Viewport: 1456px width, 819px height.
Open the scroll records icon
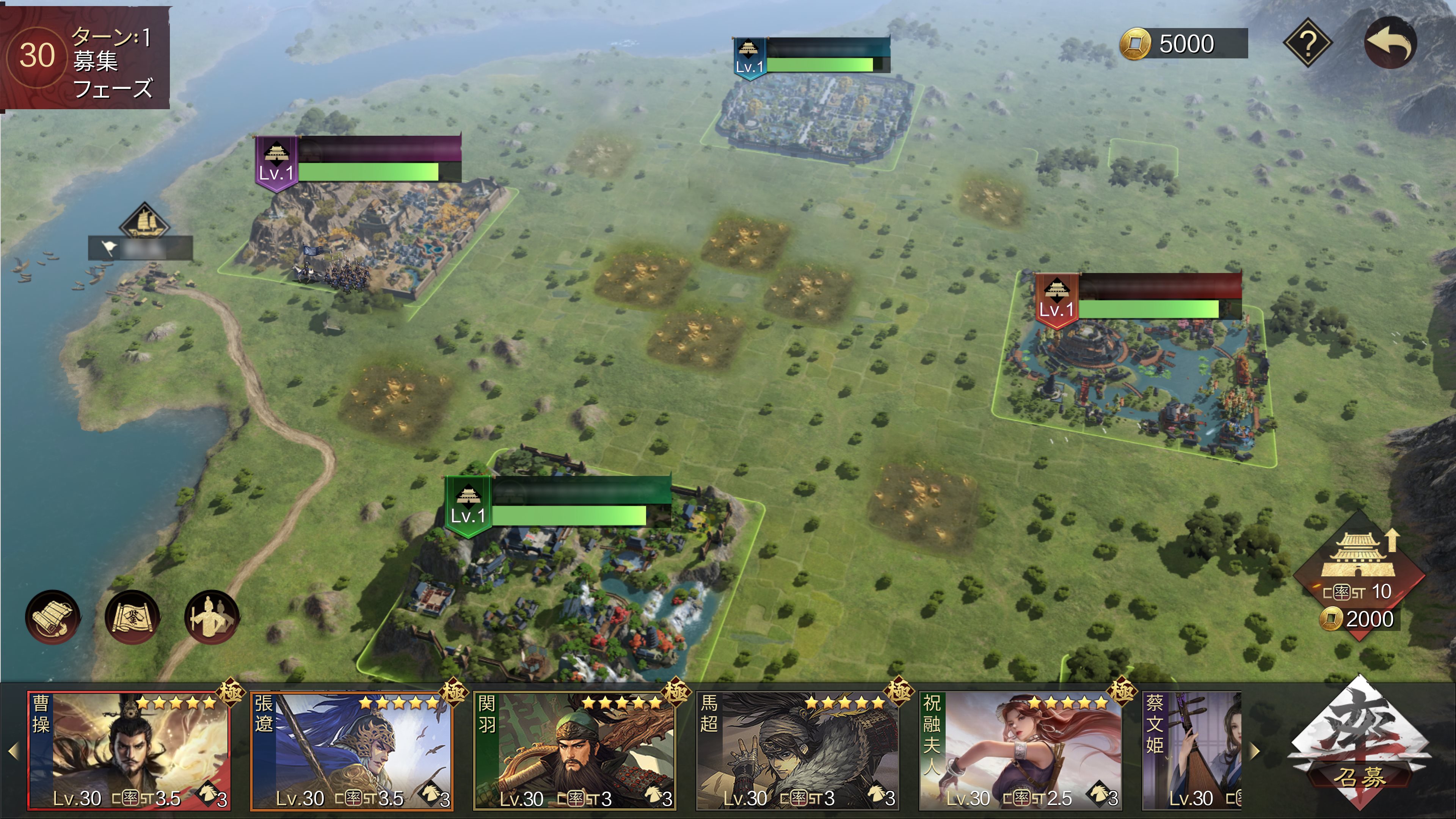coord(53,617)
